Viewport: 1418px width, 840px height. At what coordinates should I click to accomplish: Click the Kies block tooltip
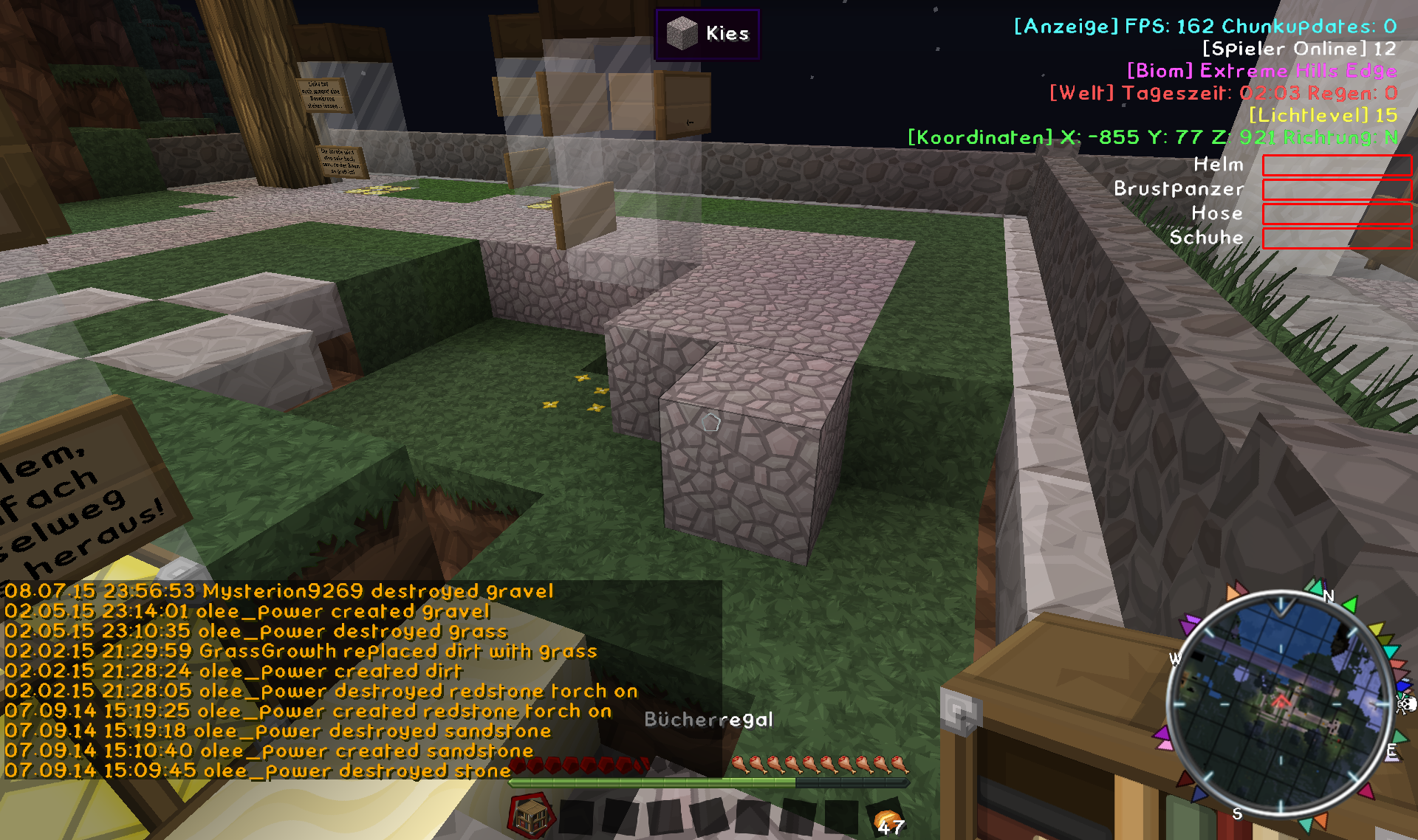coord(707,34)
